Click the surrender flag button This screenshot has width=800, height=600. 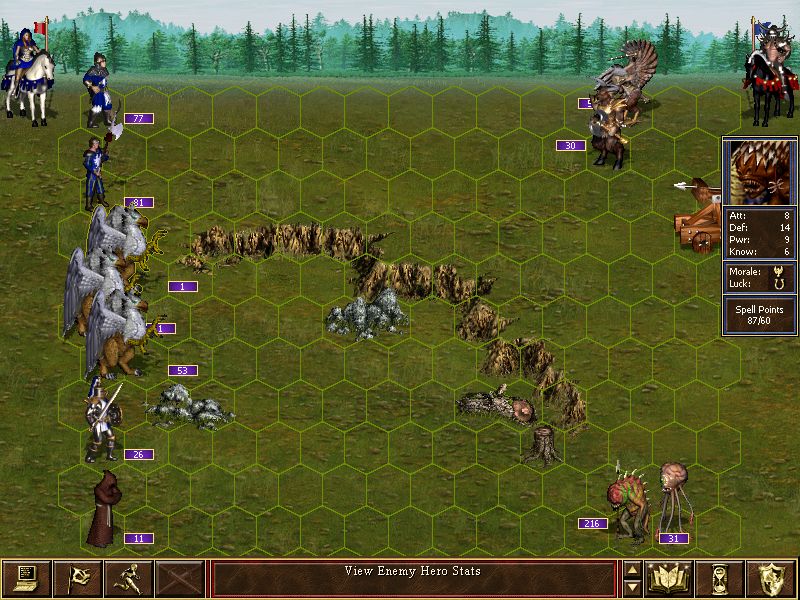click(77, 578)
